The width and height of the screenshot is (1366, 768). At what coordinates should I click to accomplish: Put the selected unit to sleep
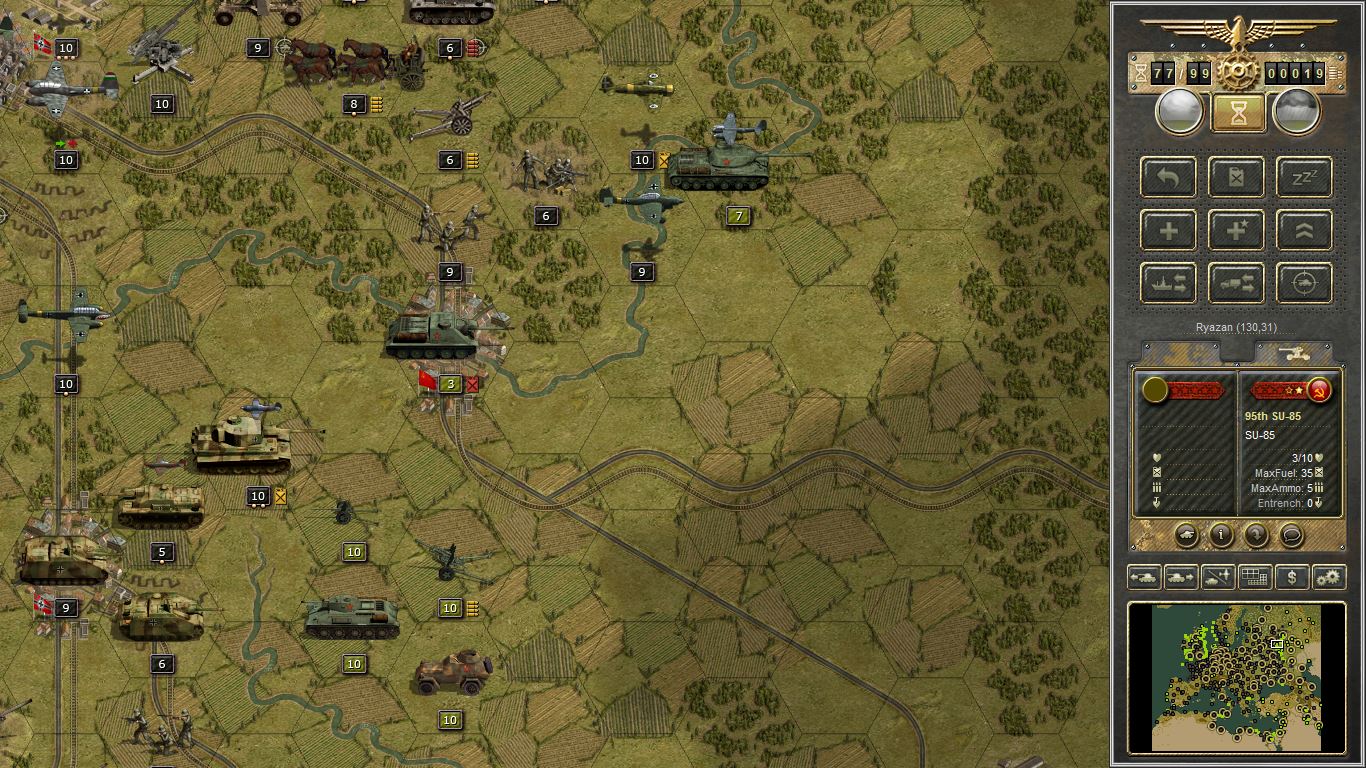pos(1303,177)
